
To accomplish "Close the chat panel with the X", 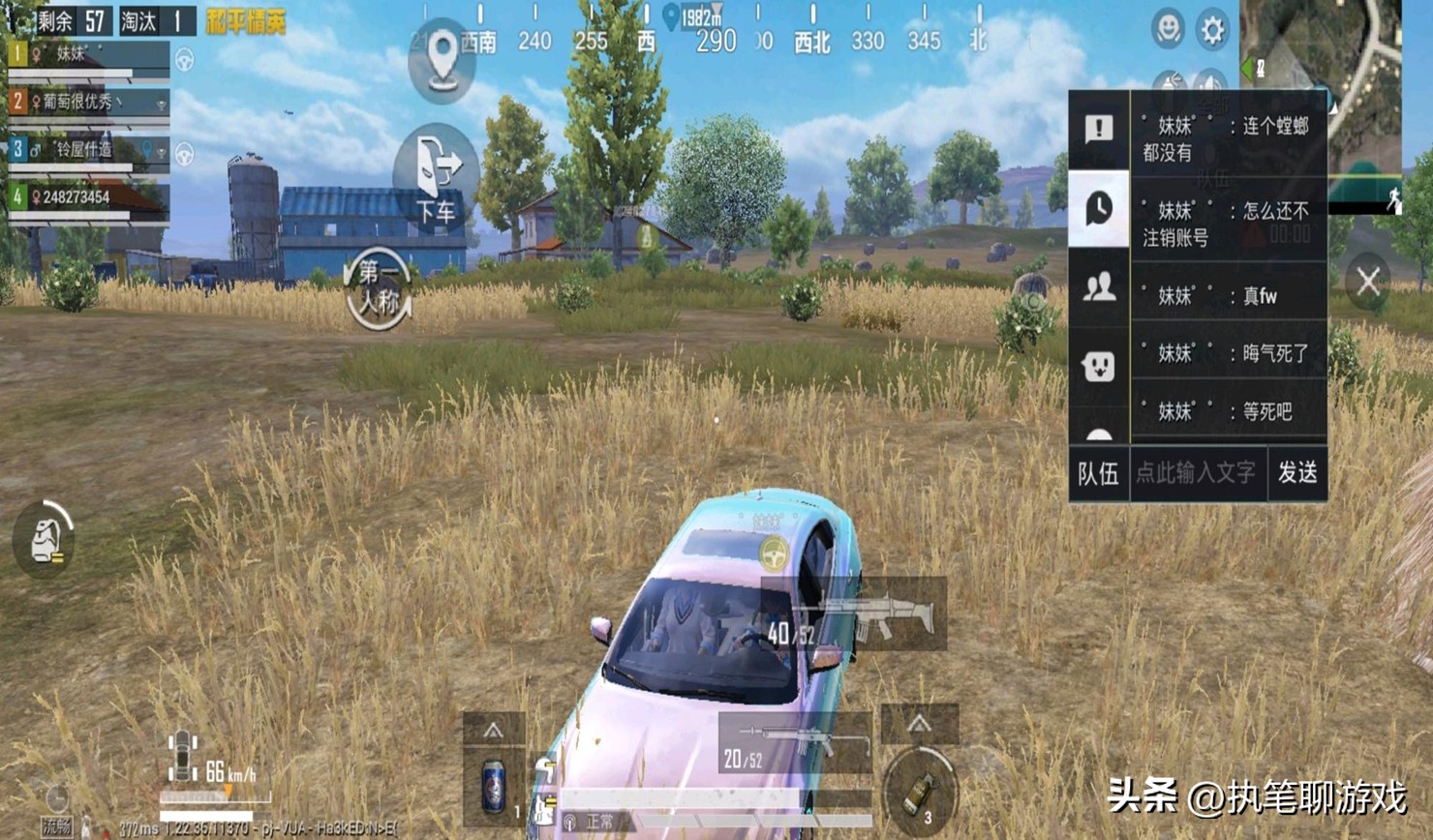I will point(1368,282).
